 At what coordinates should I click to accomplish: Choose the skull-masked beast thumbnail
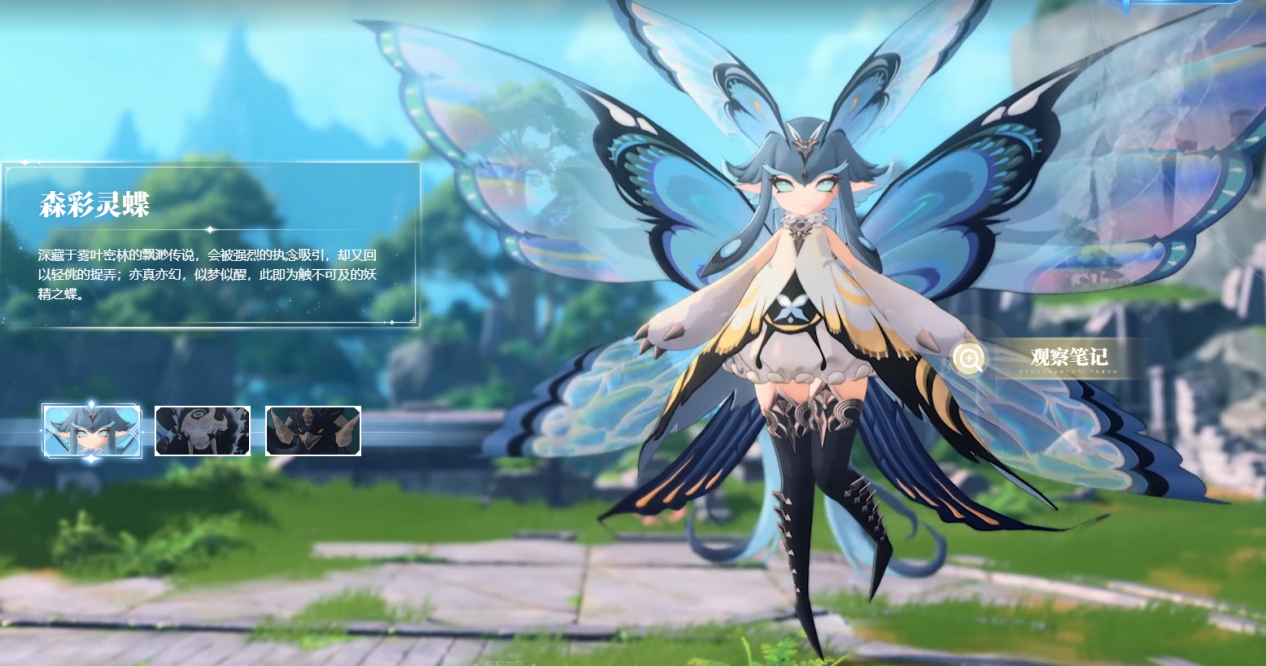(x=202, y=431)
